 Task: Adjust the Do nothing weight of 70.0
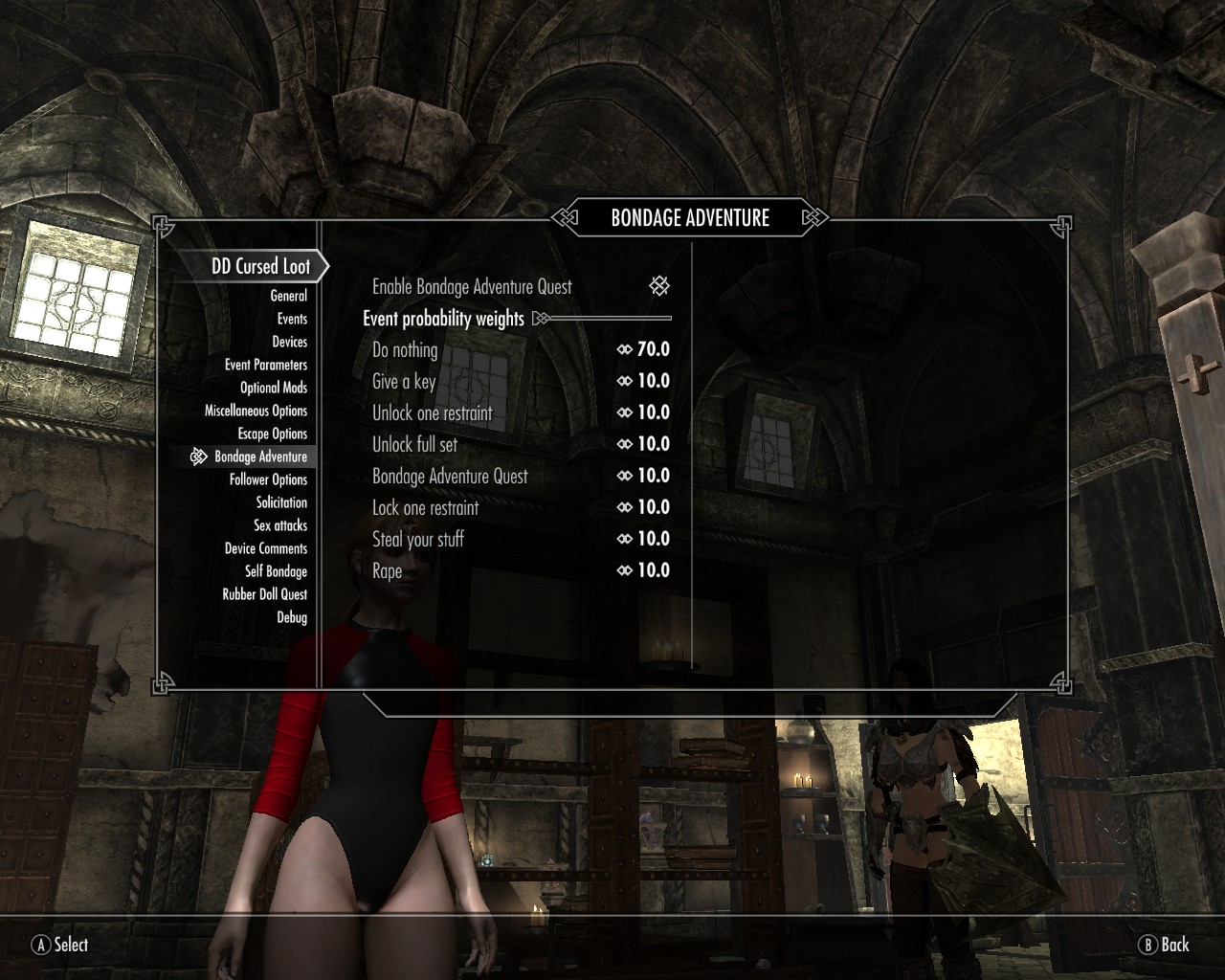pos(644,349)
